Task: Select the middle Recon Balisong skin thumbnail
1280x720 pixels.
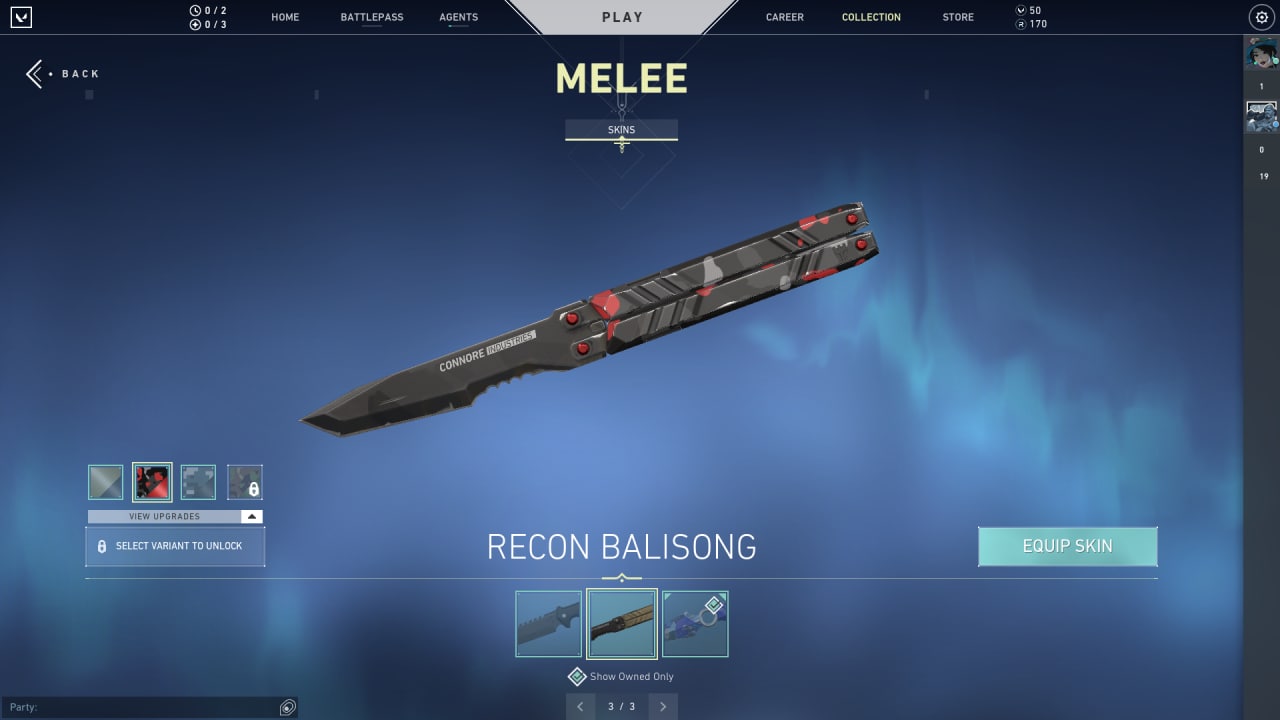Action: coord(621,622)
